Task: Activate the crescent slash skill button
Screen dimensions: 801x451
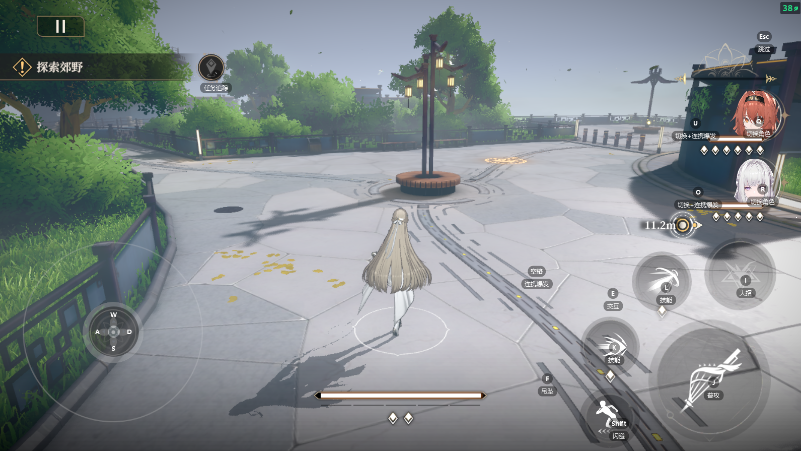Action: point(661,278)
